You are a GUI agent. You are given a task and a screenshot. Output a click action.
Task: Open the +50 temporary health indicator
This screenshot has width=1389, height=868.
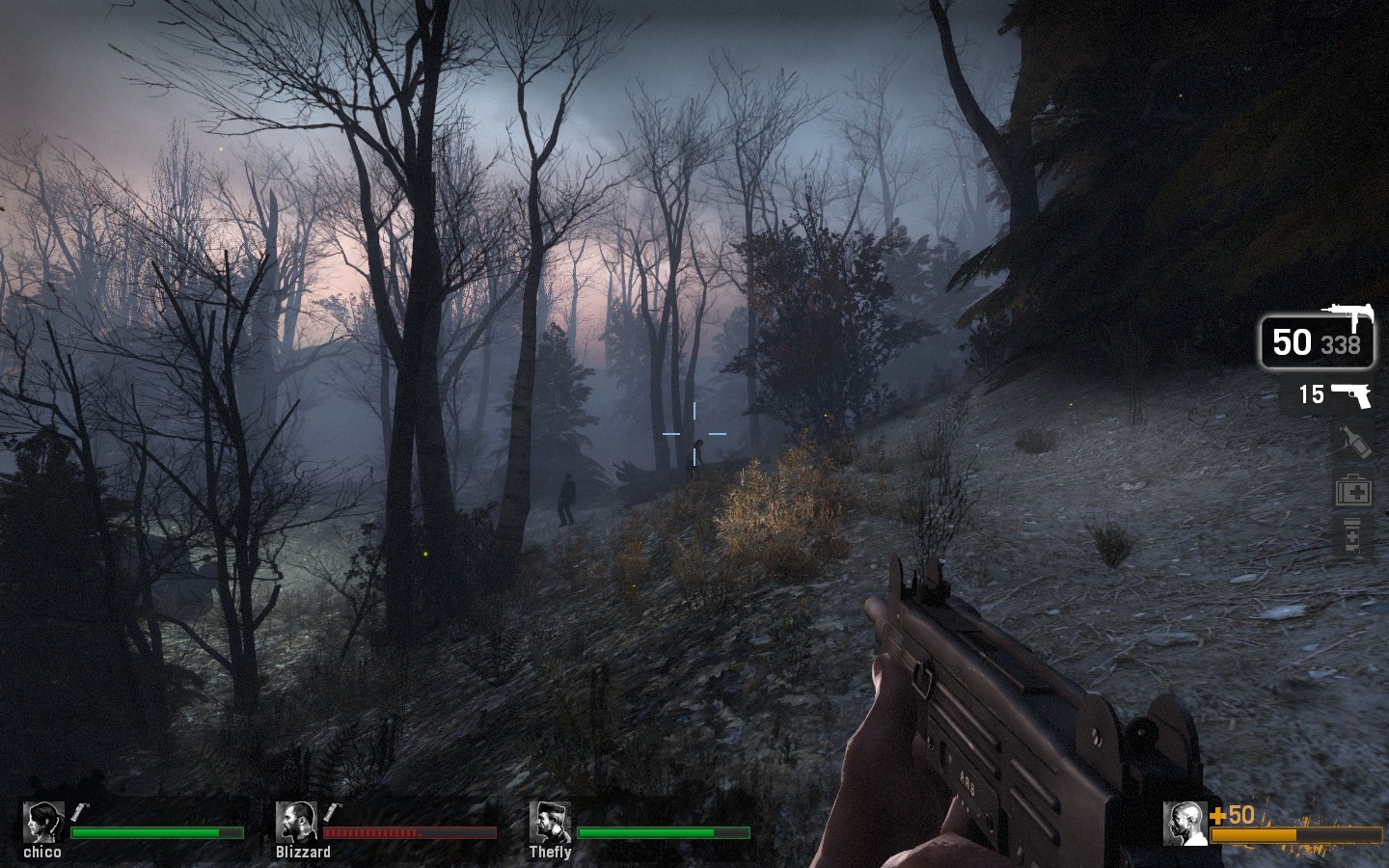(x=1230, y=815)
